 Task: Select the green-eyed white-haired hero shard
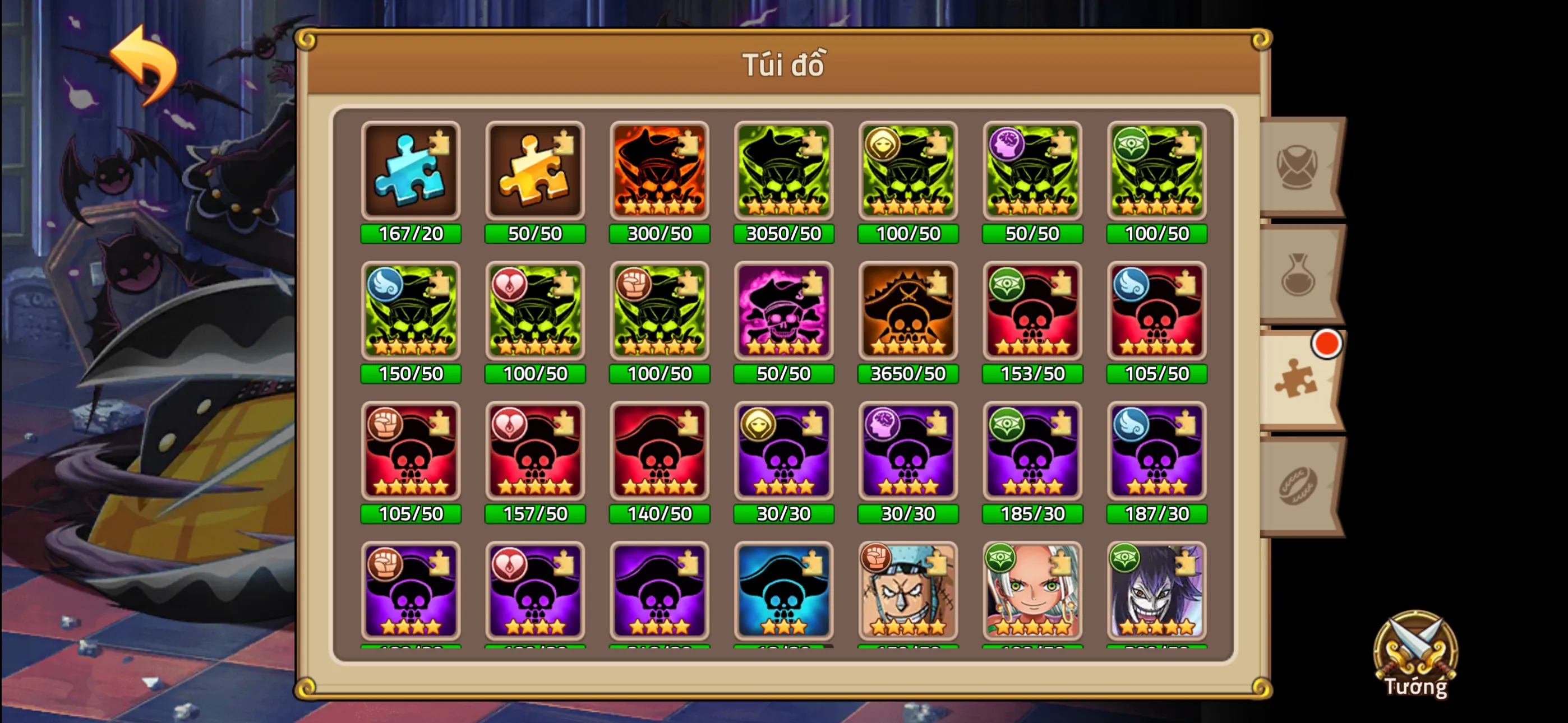pyautogui.click(x=1032, y=591)
